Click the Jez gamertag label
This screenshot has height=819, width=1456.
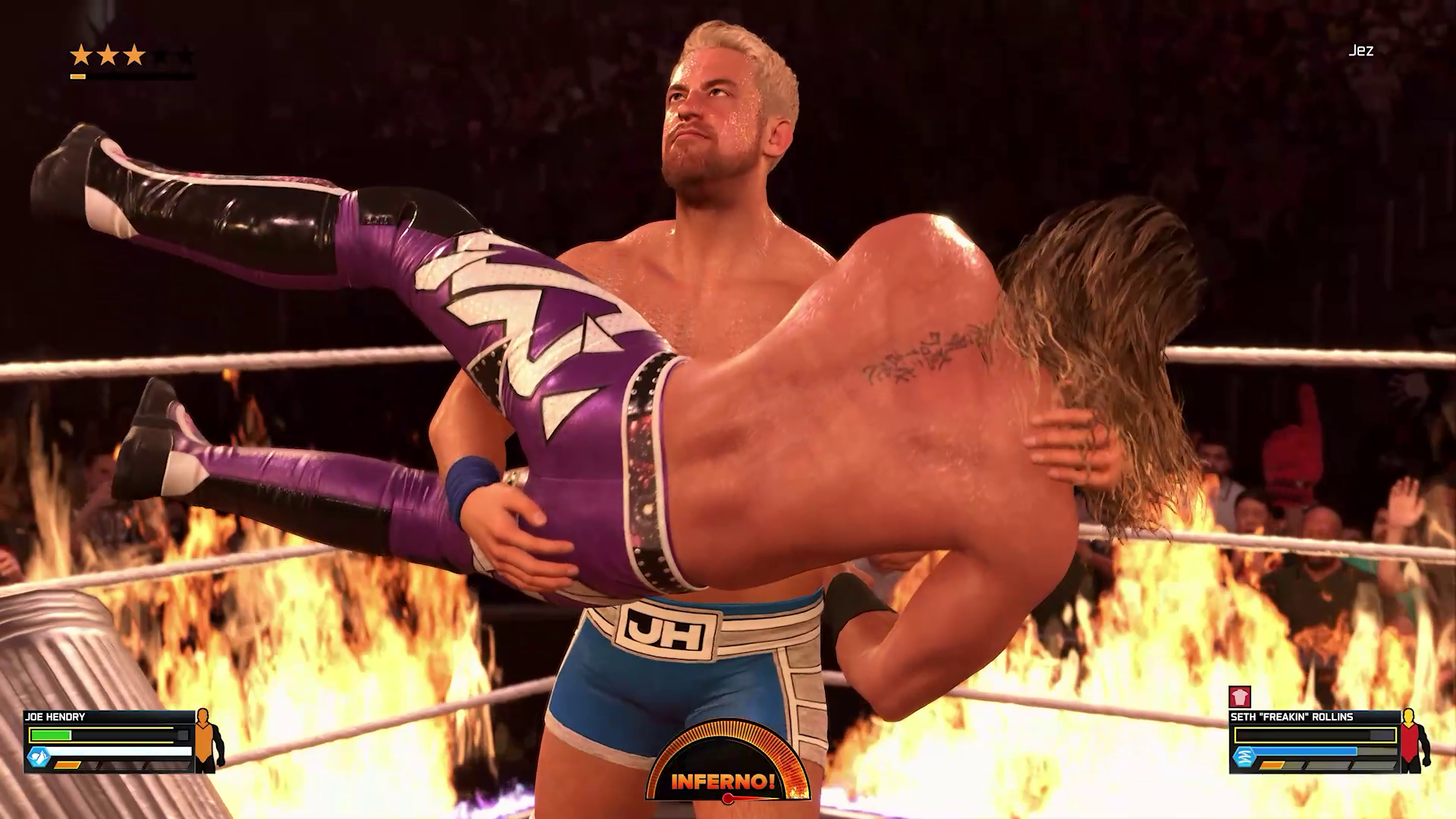tap(1363, 52)
